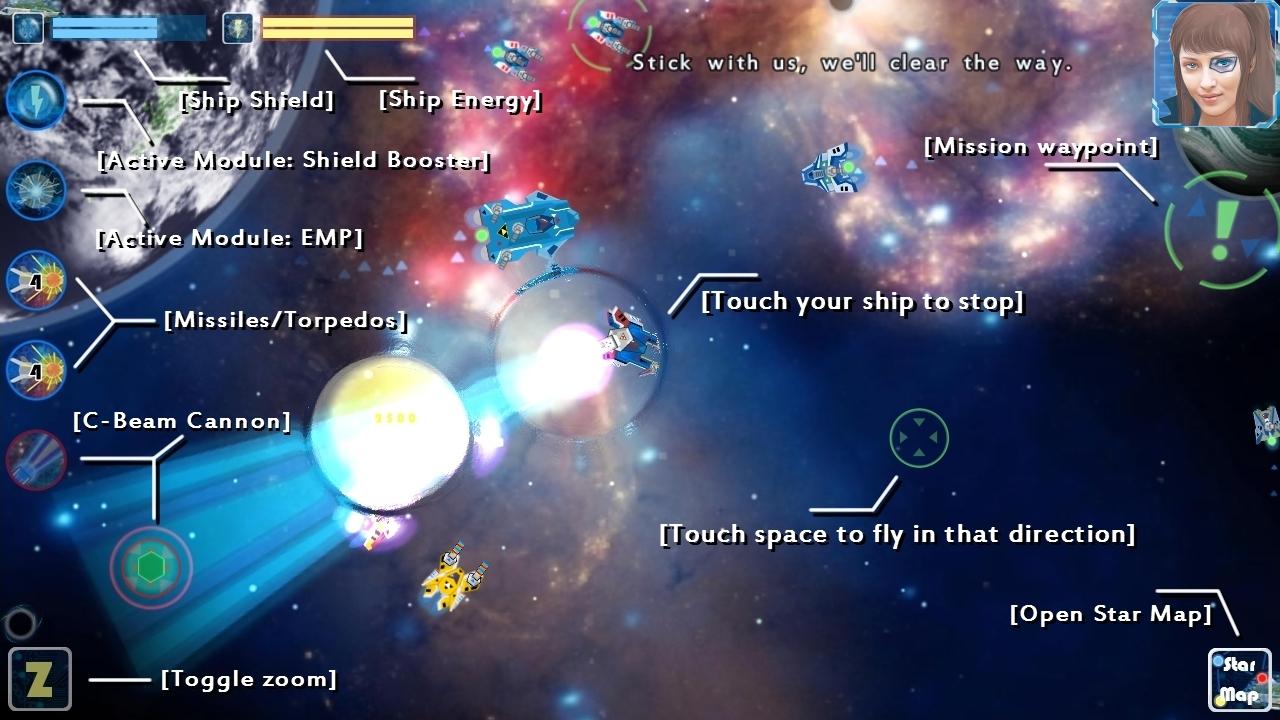Image resolution: width=1280 pixels, height=720 pixels.
Task: Click the blue Ship Shield bar
Action: (x=128, y=27)
